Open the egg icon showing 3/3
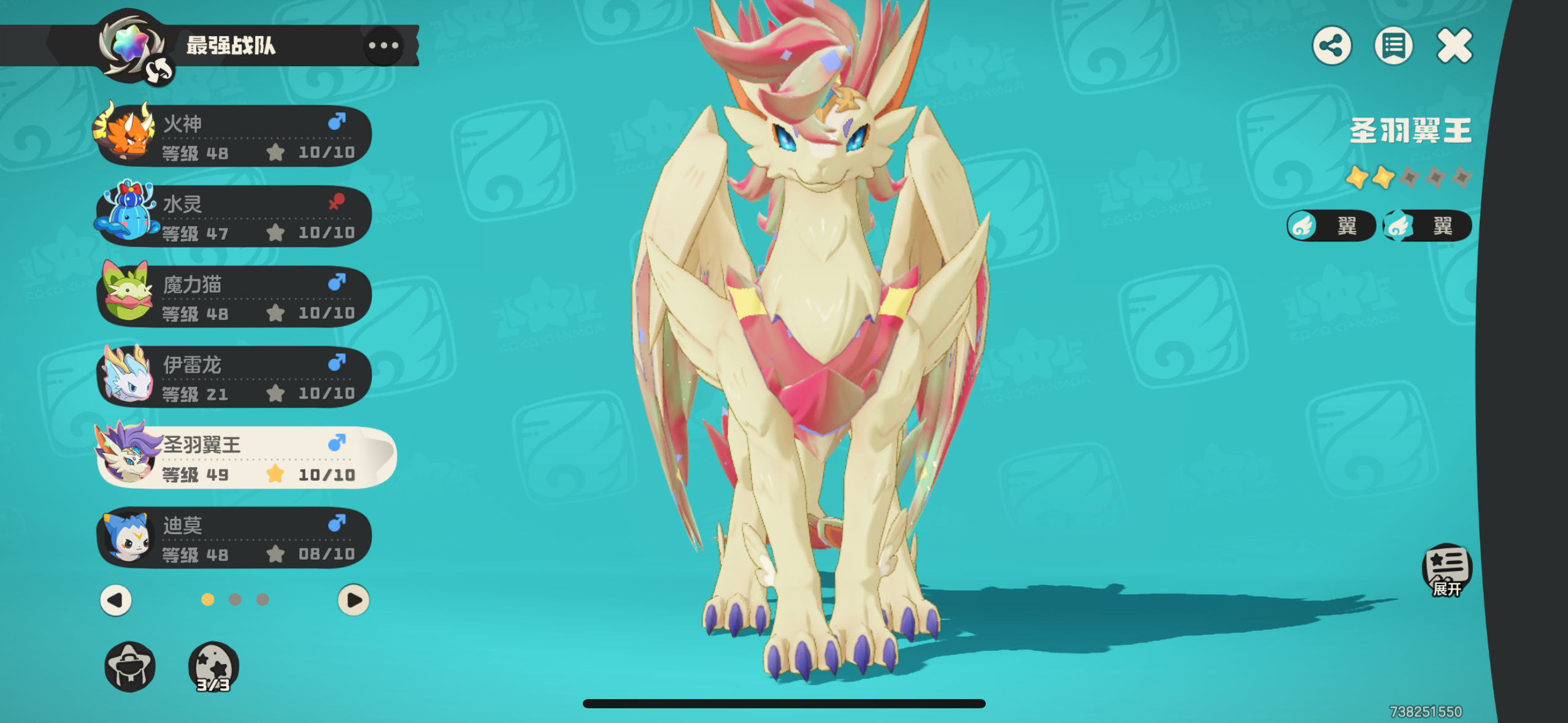 [x=213, y=667]
